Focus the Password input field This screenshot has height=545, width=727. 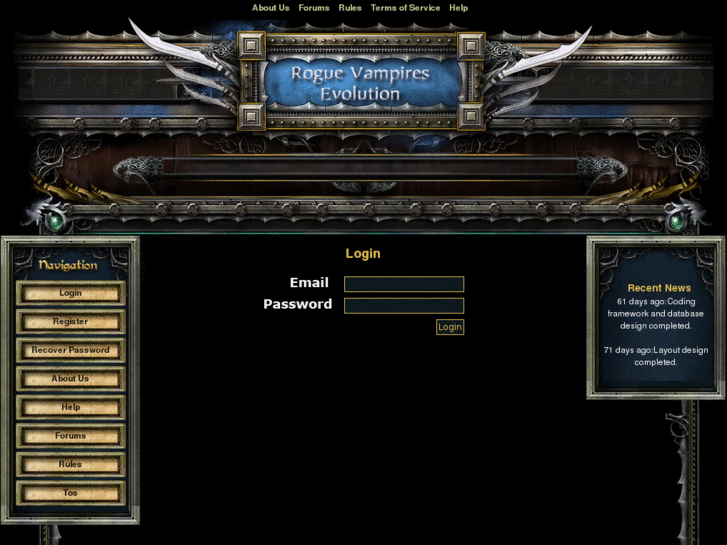click(x=404, y=306)
